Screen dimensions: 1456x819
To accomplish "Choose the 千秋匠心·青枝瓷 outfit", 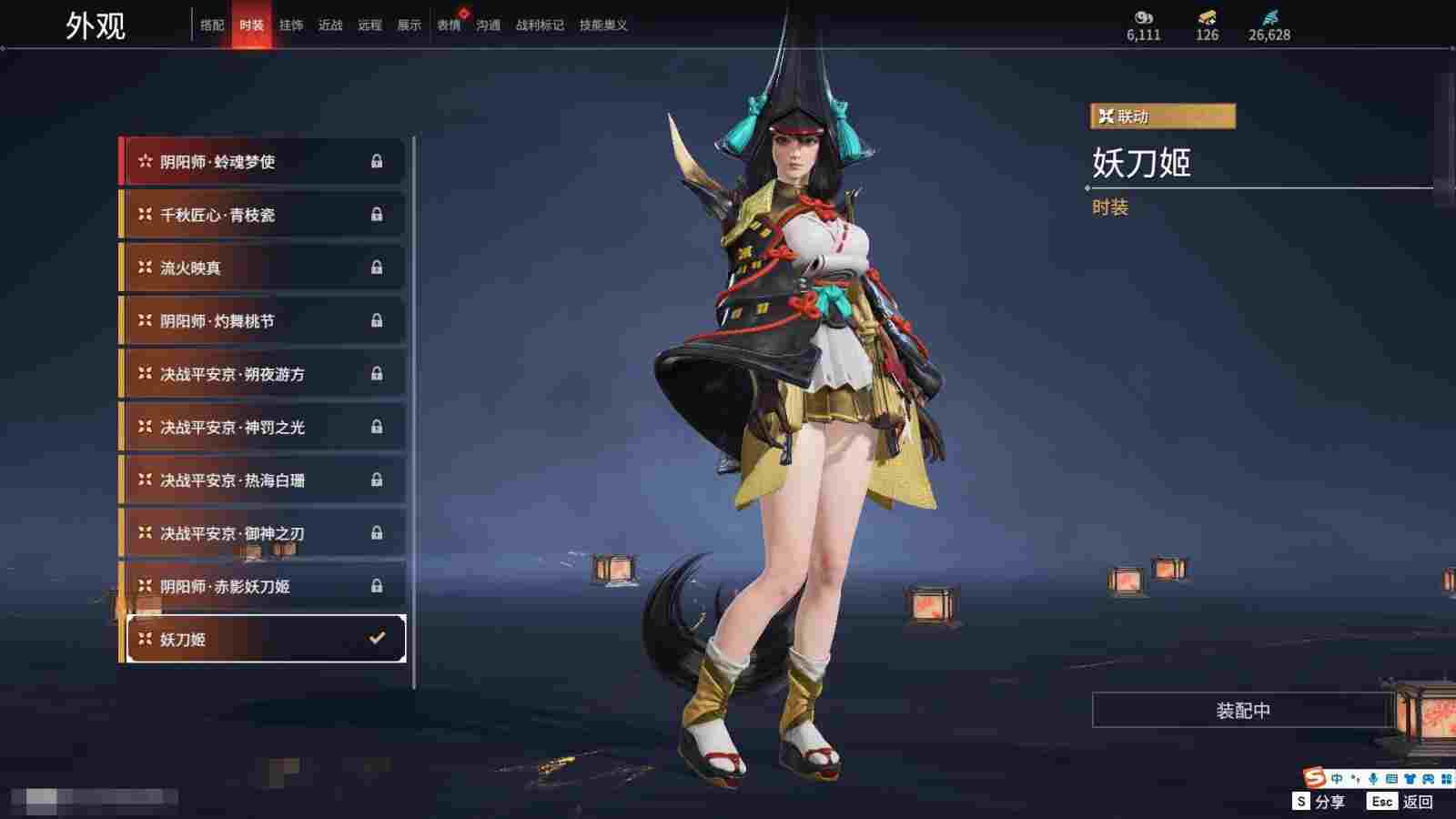I will pyautogui.click(x=263, y=215).
